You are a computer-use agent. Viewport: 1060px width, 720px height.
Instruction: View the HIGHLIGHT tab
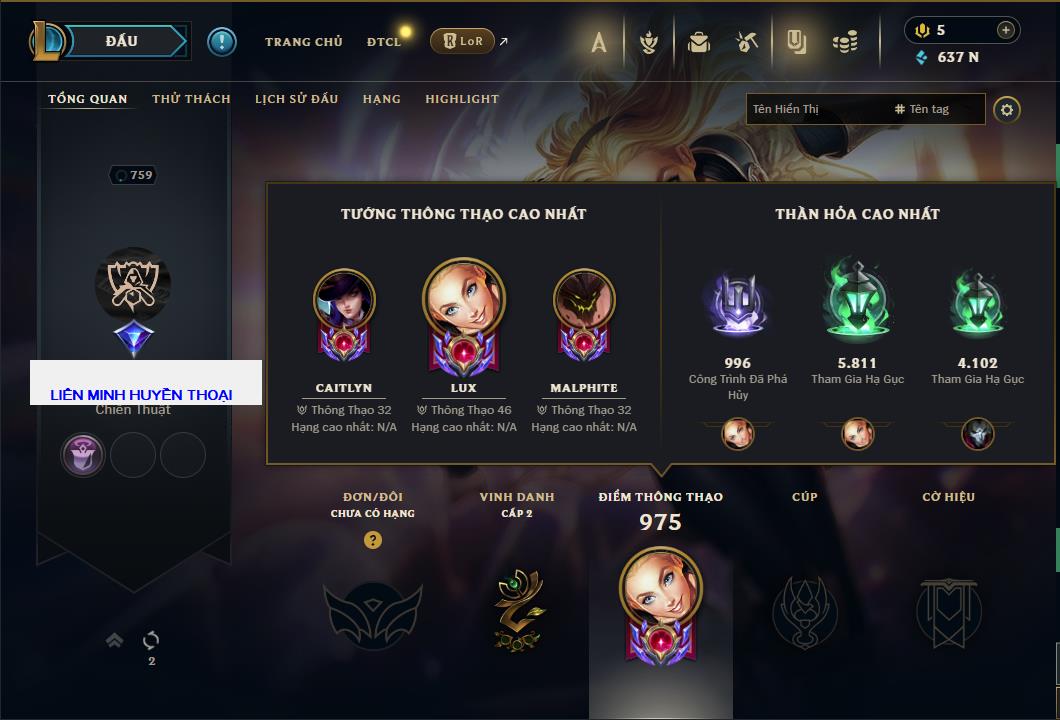(x=461, y=99)
